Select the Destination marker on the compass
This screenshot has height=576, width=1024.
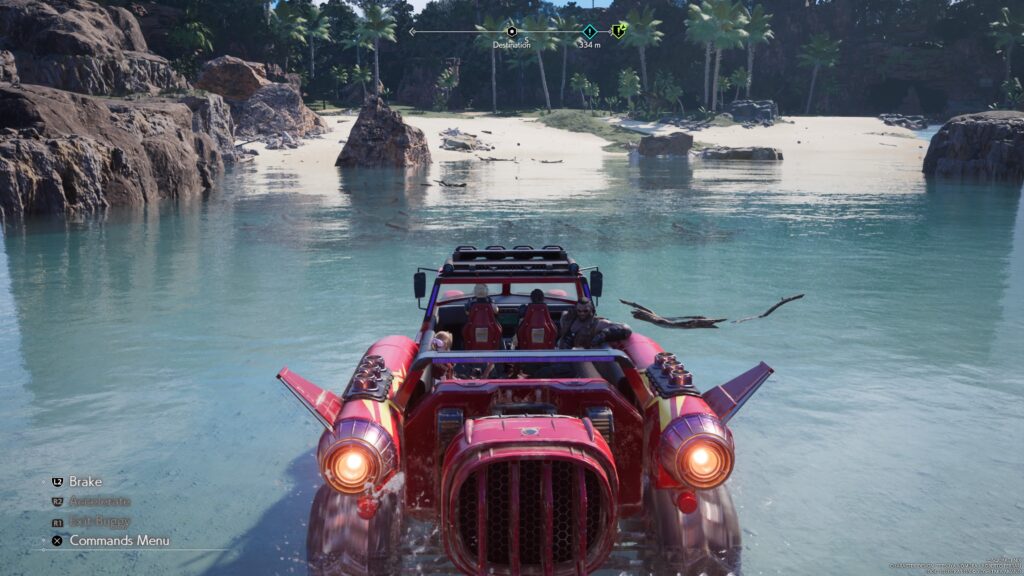point(512,32)
